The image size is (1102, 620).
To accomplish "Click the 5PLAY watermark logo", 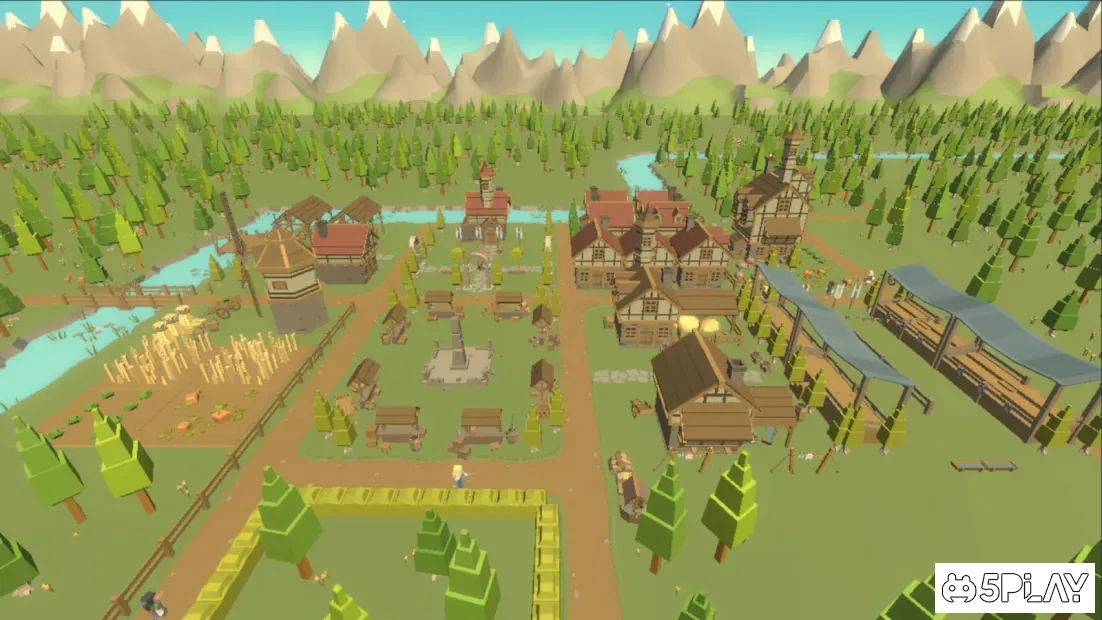I will pos(1014,588).
